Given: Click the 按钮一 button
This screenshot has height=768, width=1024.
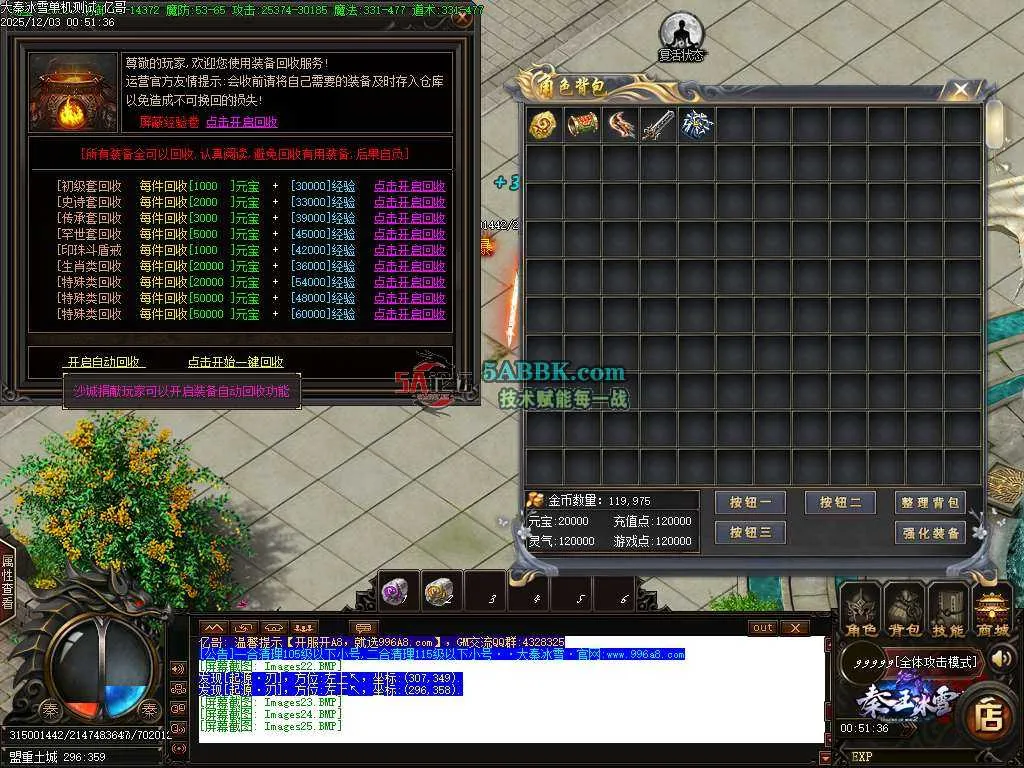Looking at the screenshot, I should pos(750,503).
